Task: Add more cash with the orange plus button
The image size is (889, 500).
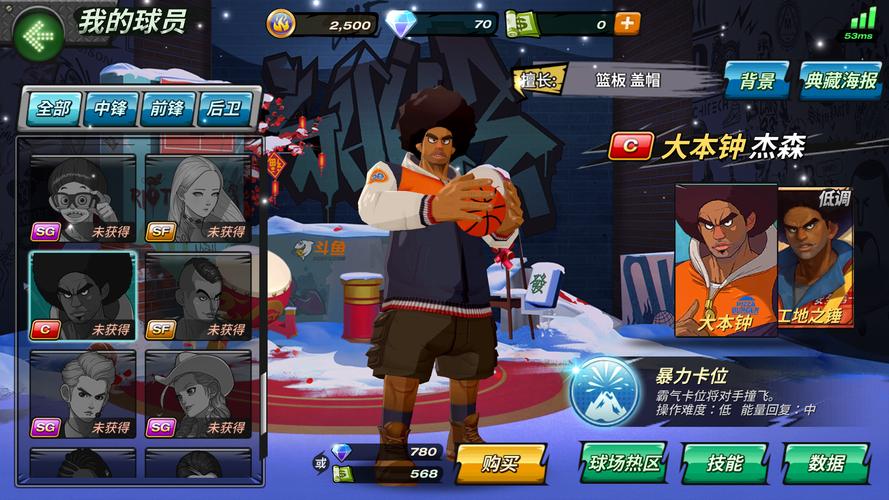Action: tap(627, 24)
